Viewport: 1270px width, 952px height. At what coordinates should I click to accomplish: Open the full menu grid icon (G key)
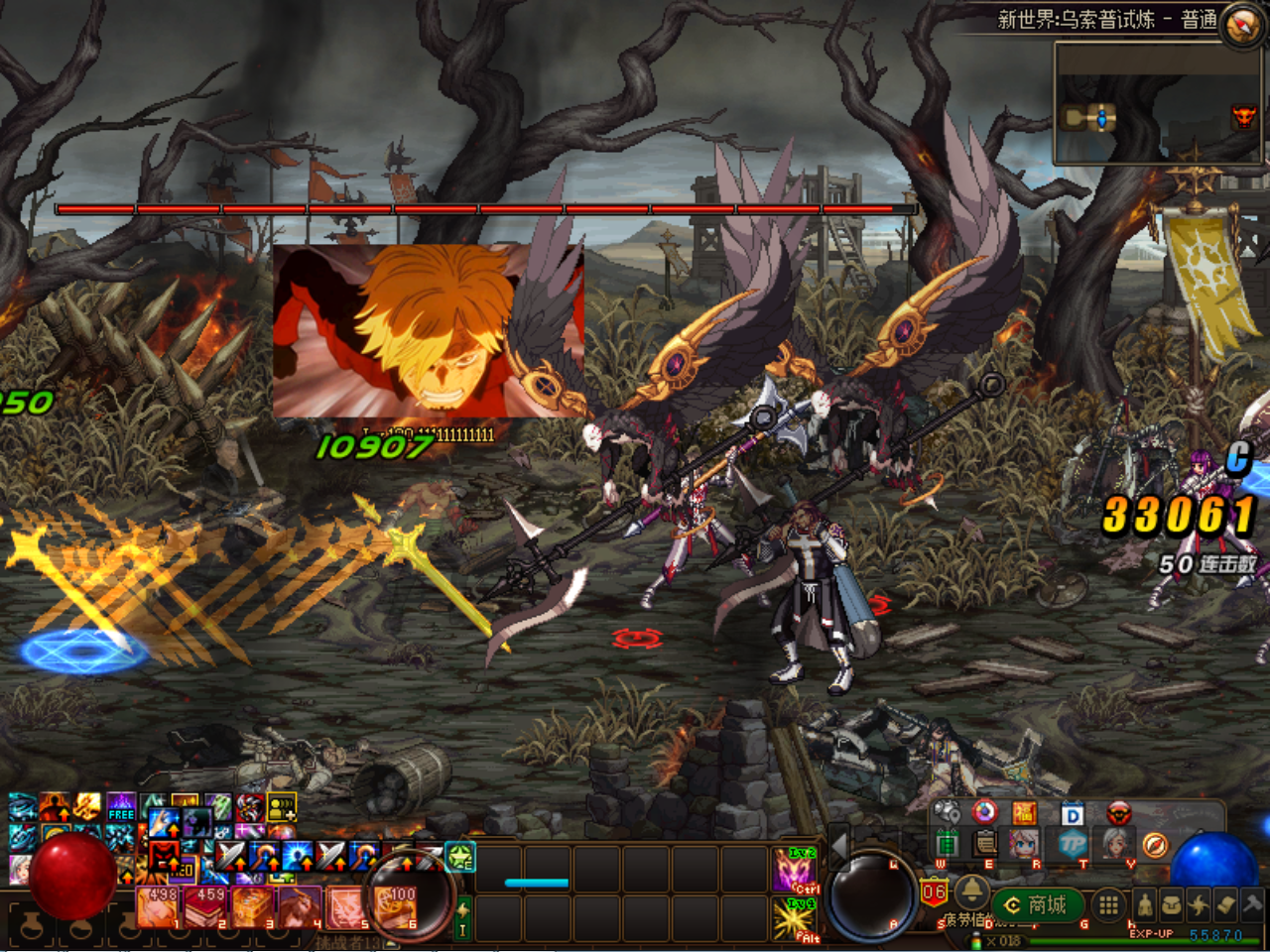1107,904
